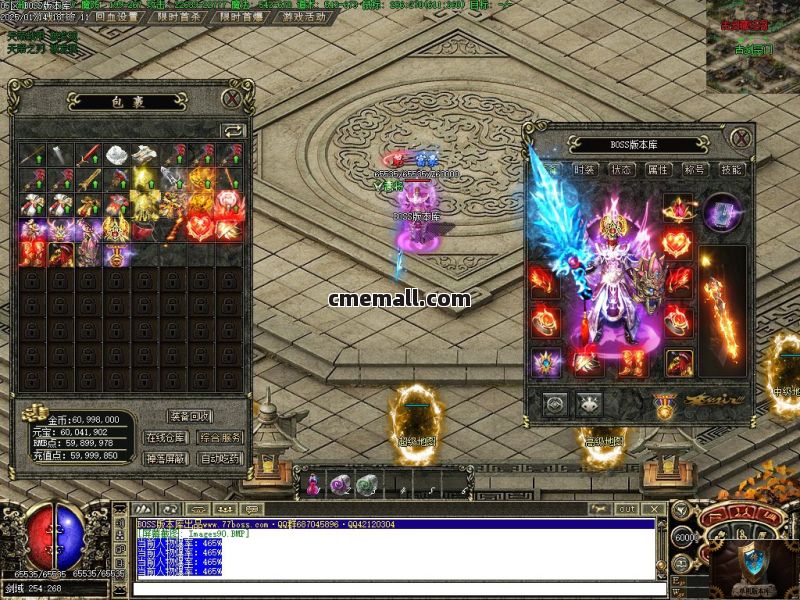Click the 限时首爆 top button

243,17
